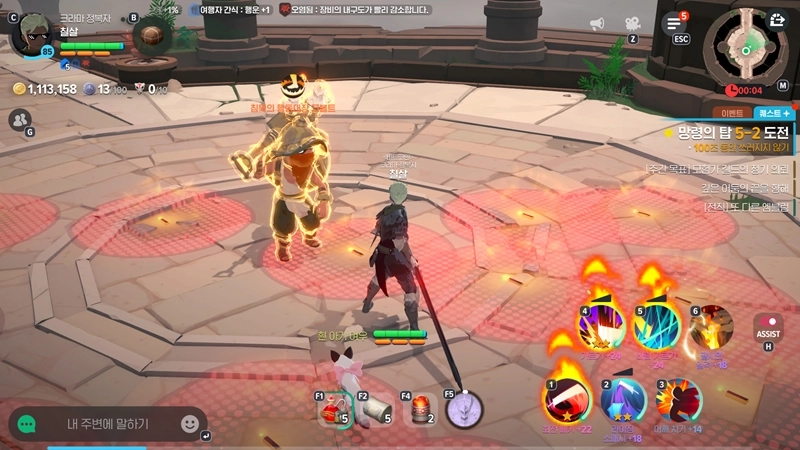Use the red lantern item in slot F4
The image size is (800, 450).
point(421,409)
